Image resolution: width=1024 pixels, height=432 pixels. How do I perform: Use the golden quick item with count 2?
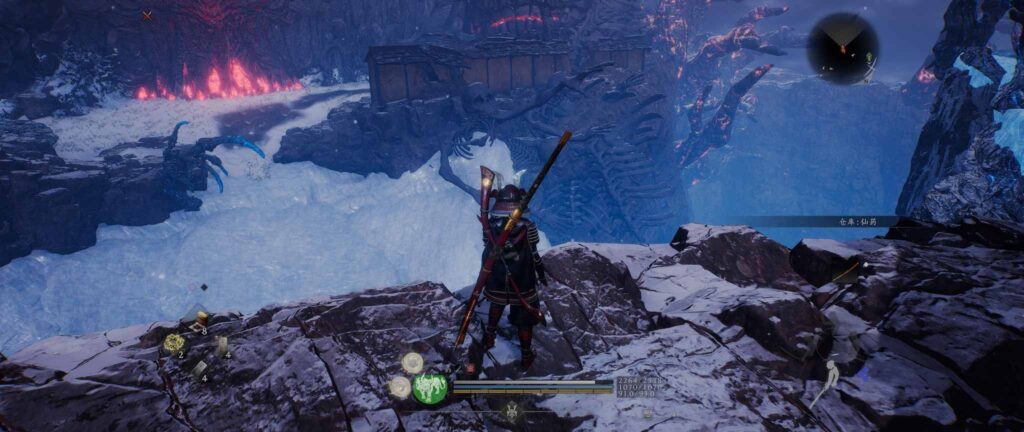(x=174, y=343)
